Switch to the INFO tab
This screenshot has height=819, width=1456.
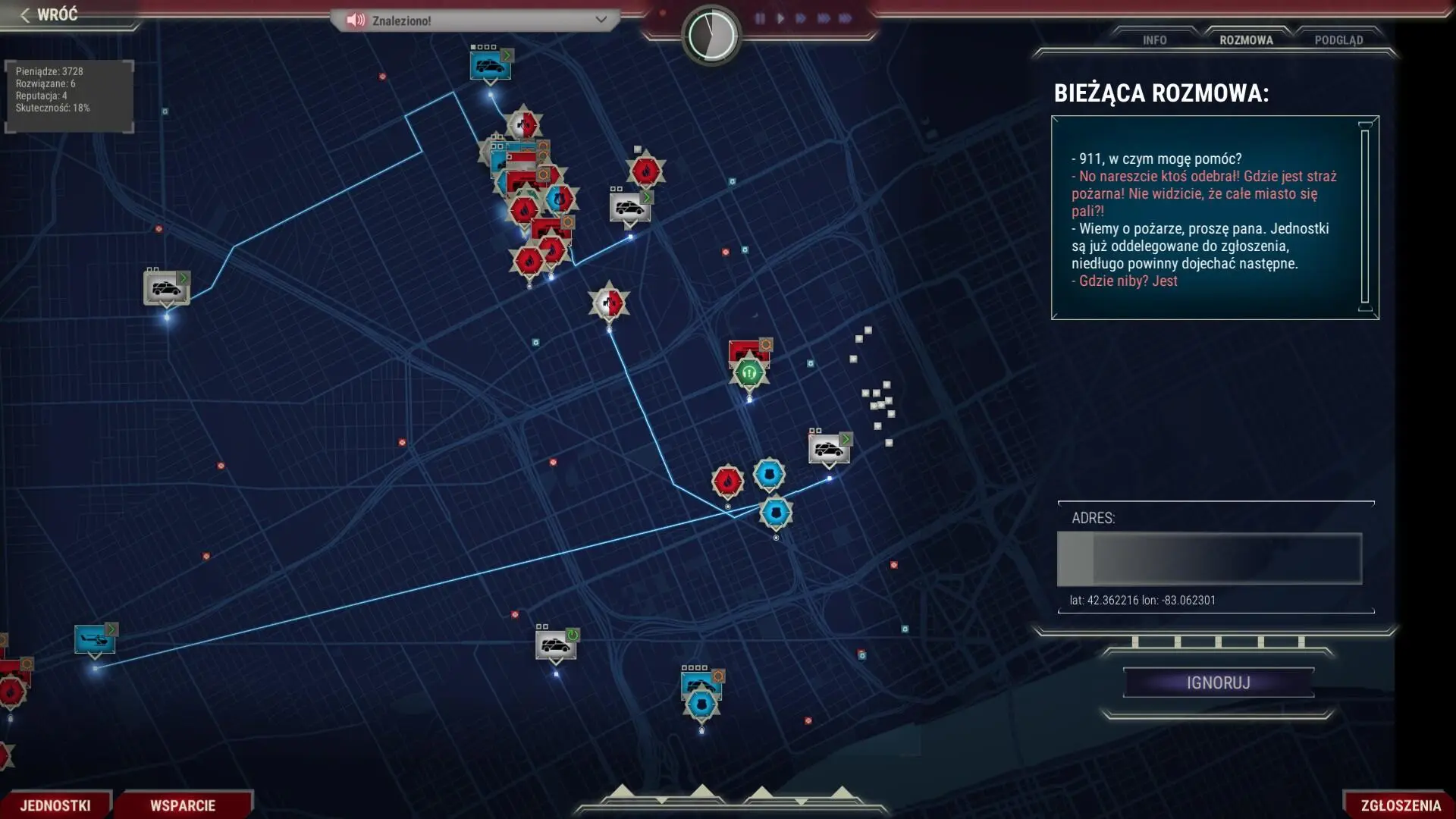tap(1153, 40)
